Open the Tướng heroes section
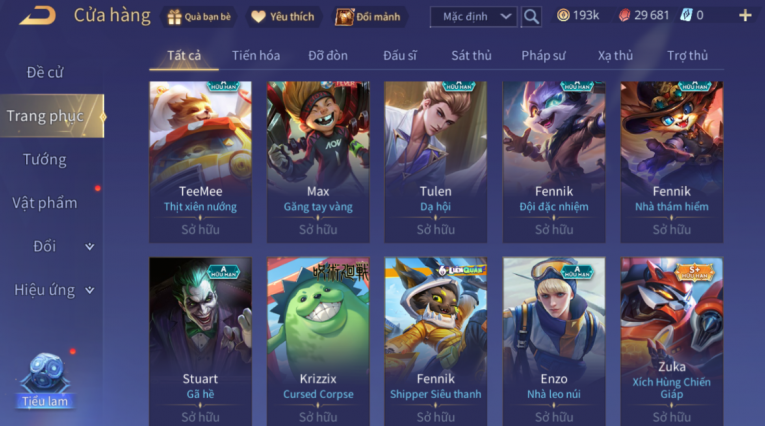 coord(45,159)
